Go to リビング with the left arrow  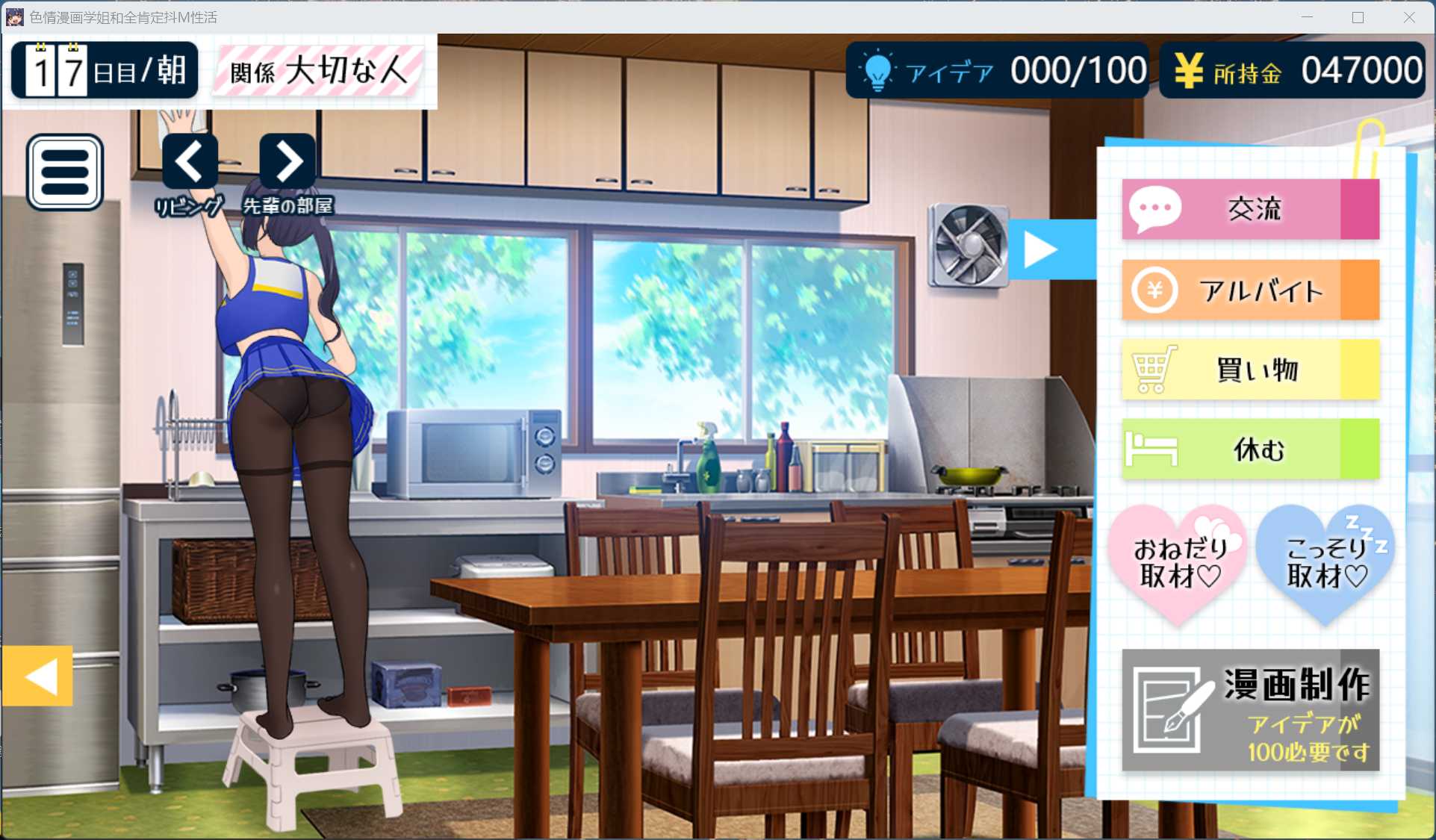coord(190,161)
